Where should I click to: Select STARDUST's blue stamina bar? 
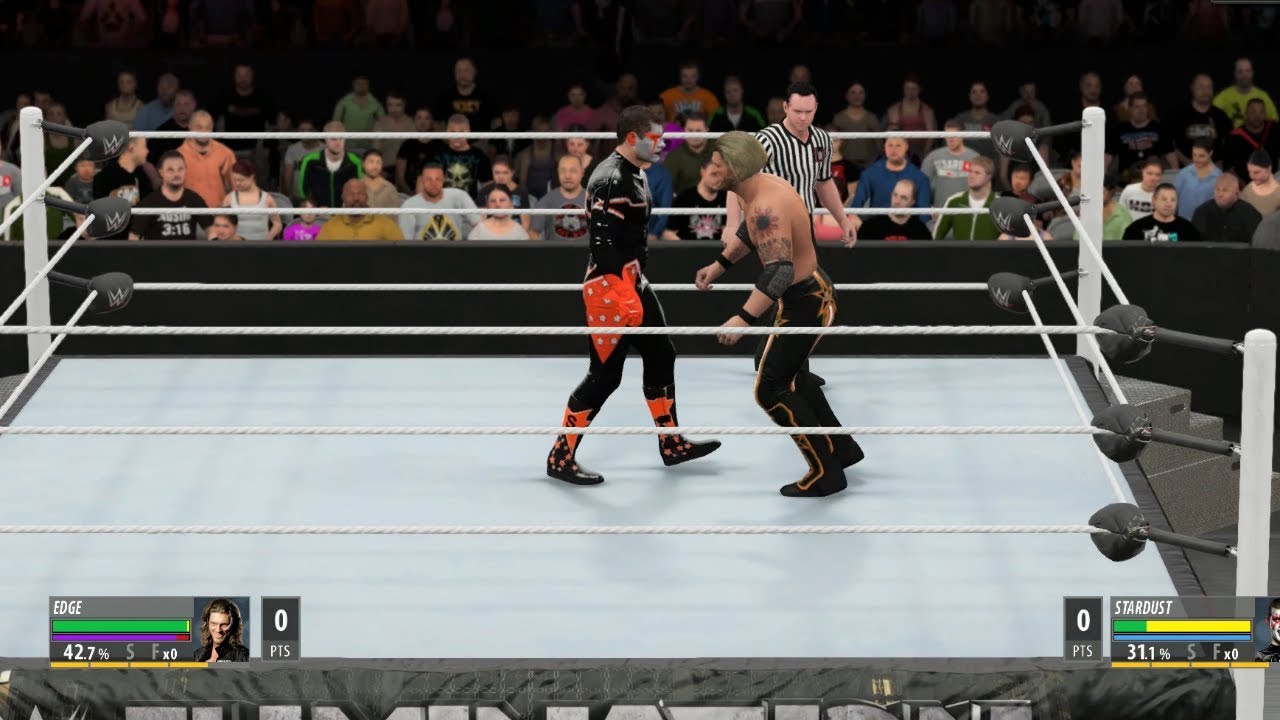click(x=1182, y=637)
